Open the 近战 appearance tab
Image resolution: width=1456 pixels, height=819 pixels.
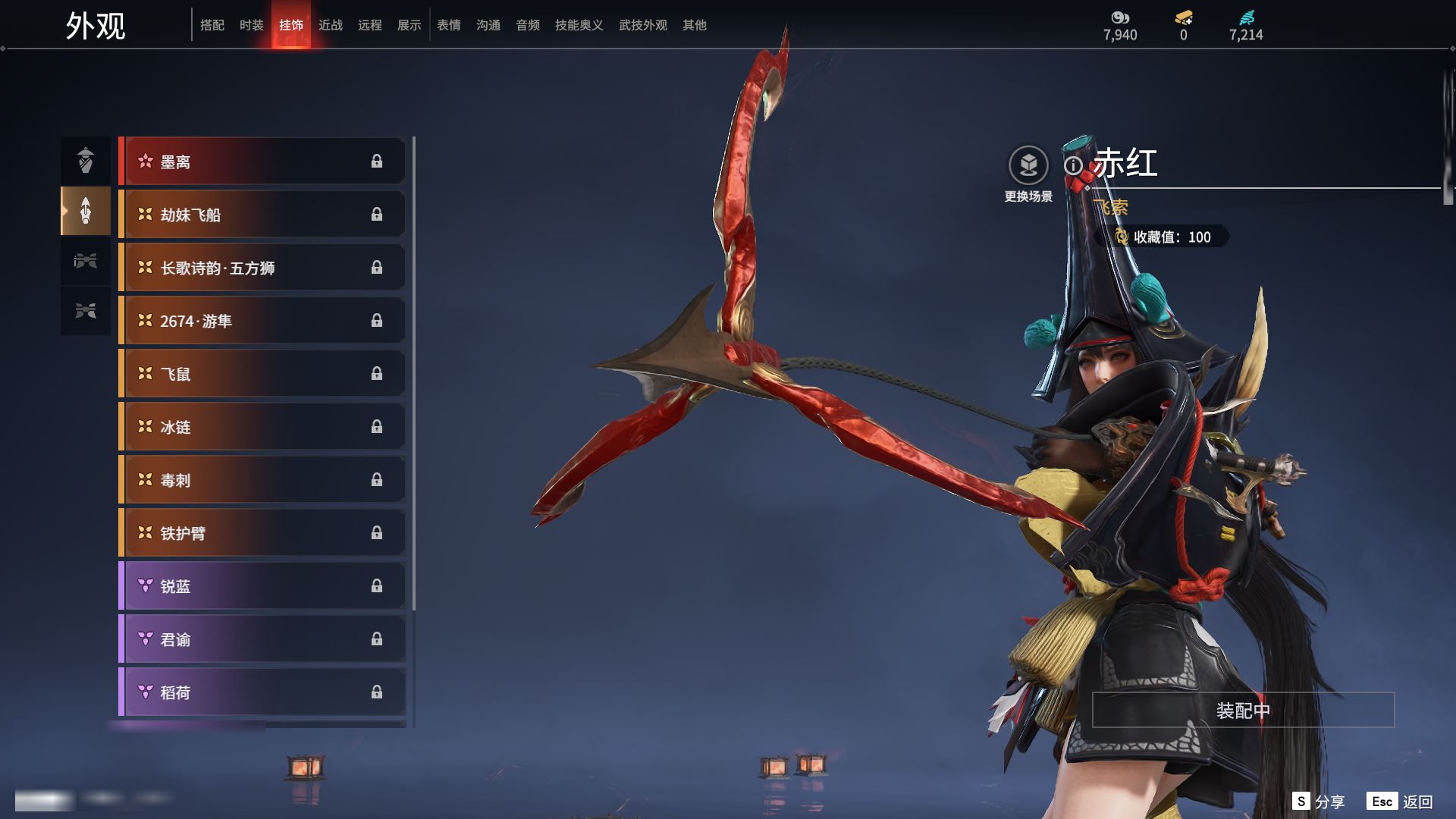point(330,25)
